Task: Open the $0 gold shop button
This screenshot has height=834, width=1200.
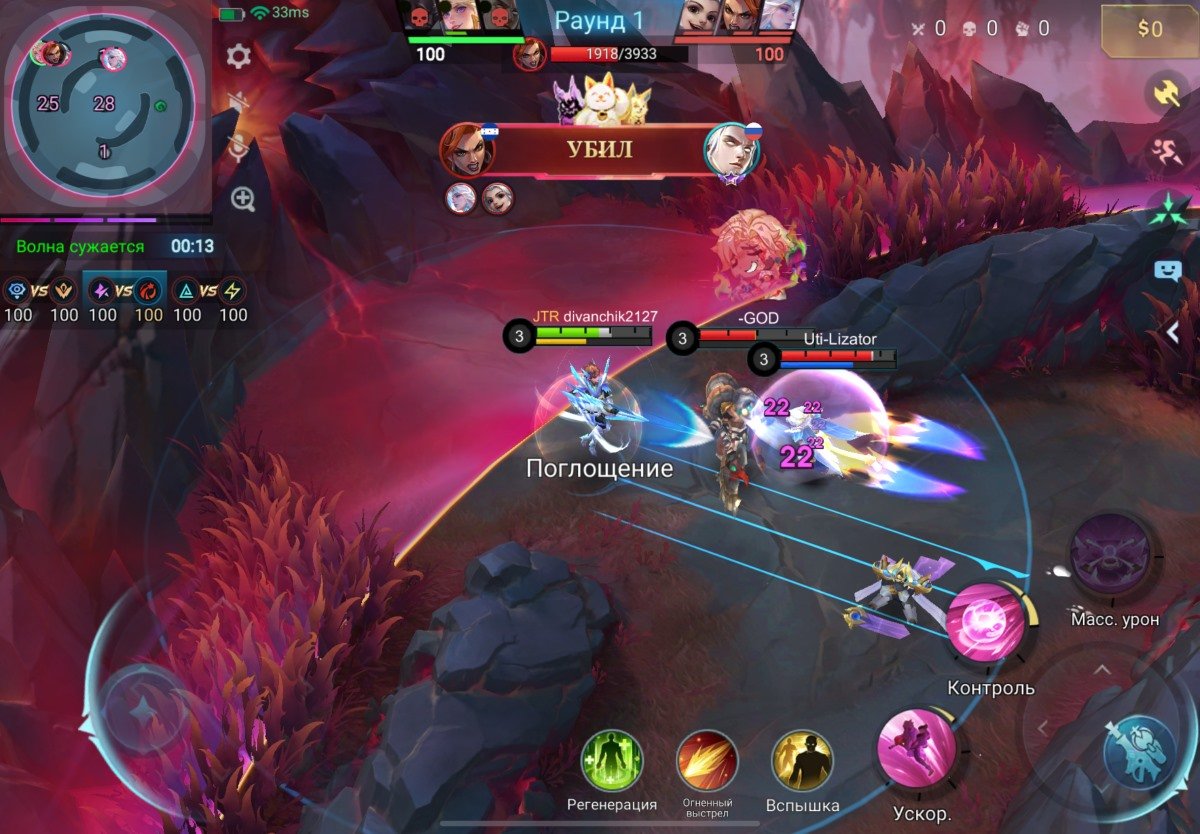Action: 1149,31
